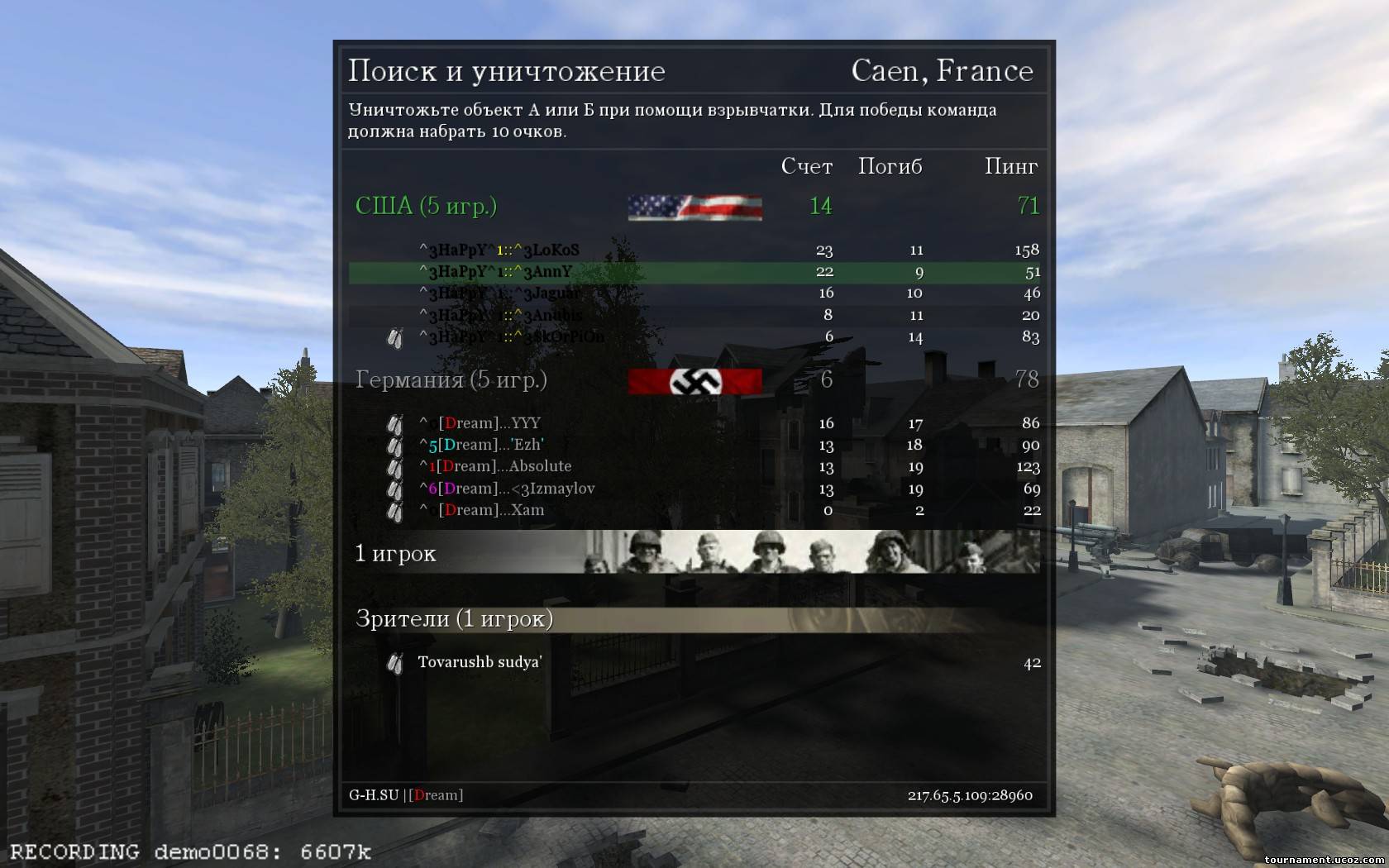
Task: Select player LoKoS in the scoreboard
Action: (499, 250)
